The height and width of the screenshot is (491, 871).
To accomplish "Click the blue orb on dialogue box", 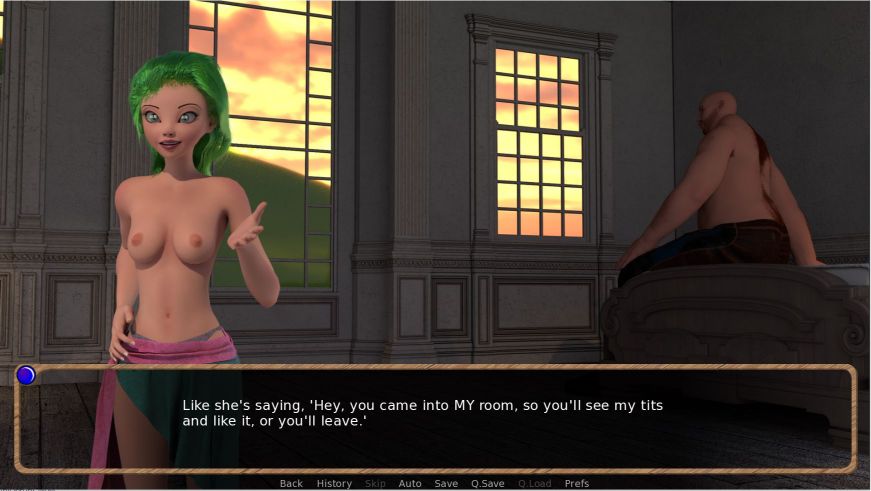I will [x=26, y=375].
